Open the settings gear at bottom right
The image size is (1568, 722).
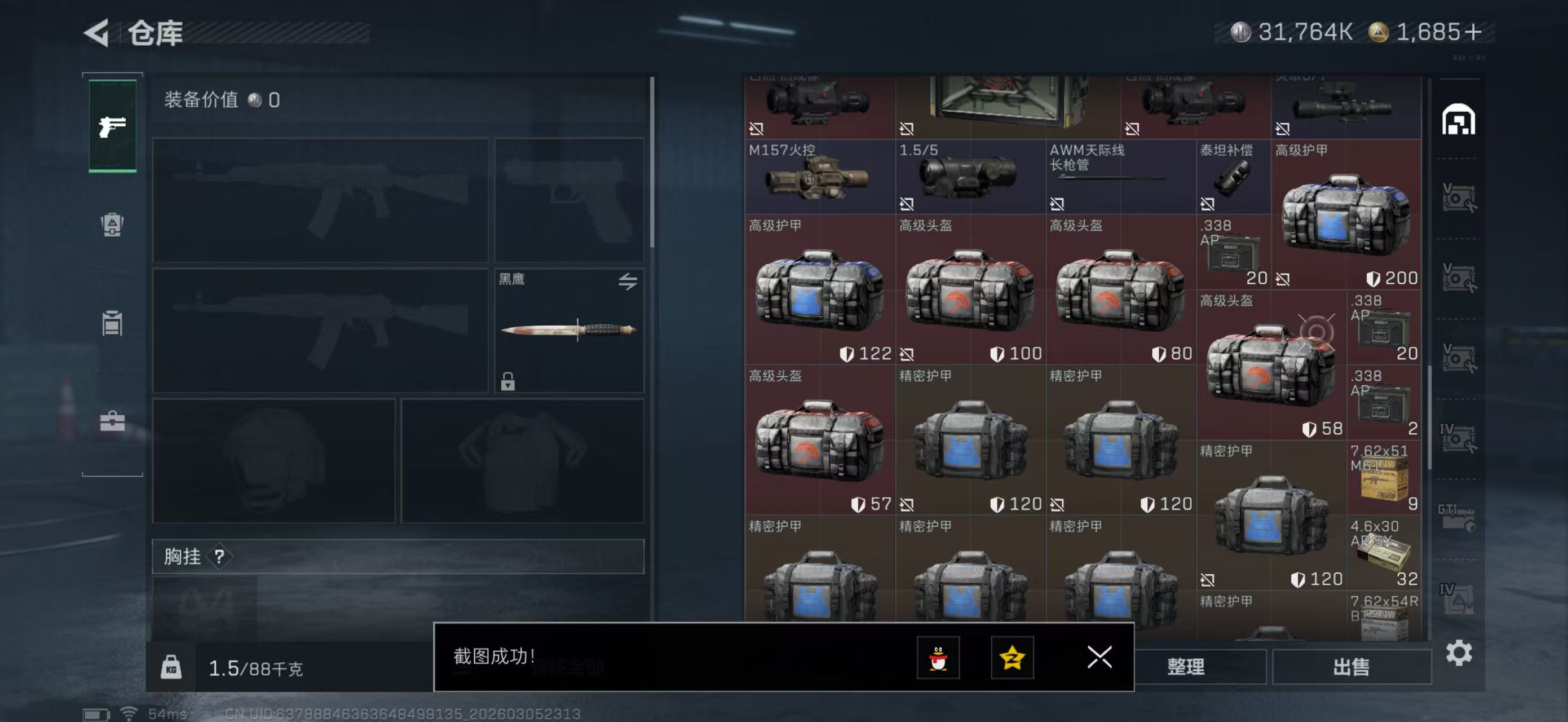[x=1460, y=653]
